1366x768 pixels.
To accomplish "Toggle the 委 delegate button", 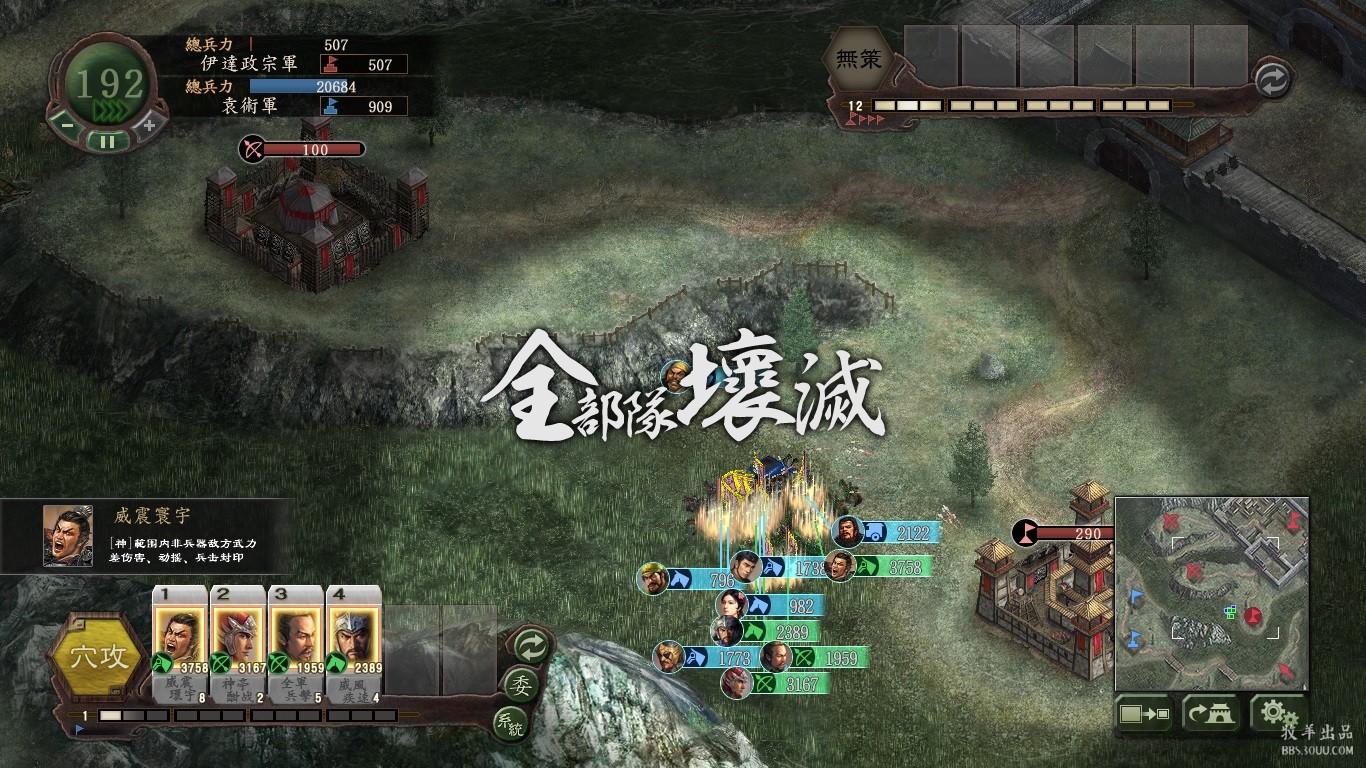I will click(x=521, y=685).
